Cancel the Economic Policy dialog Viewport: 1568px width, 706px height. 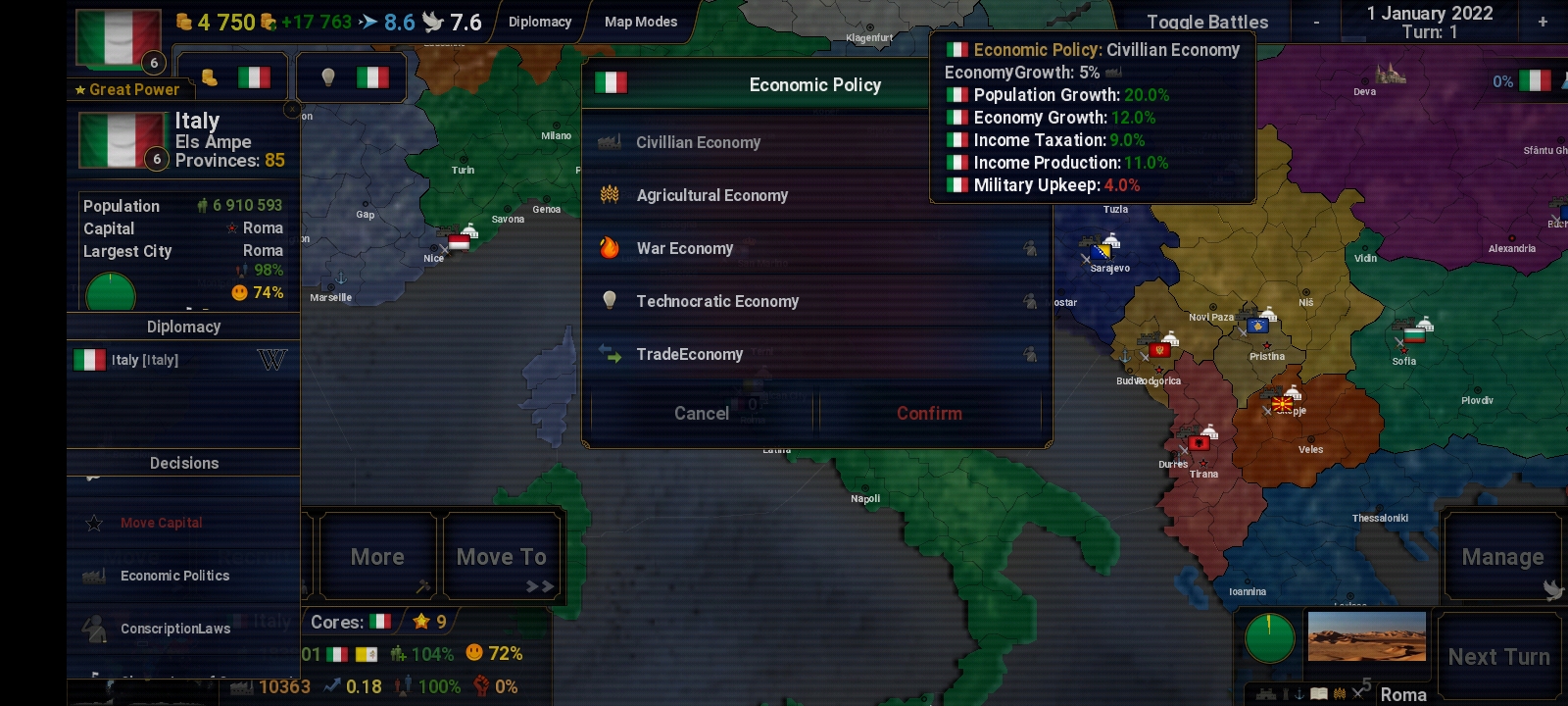coord(702,414)
